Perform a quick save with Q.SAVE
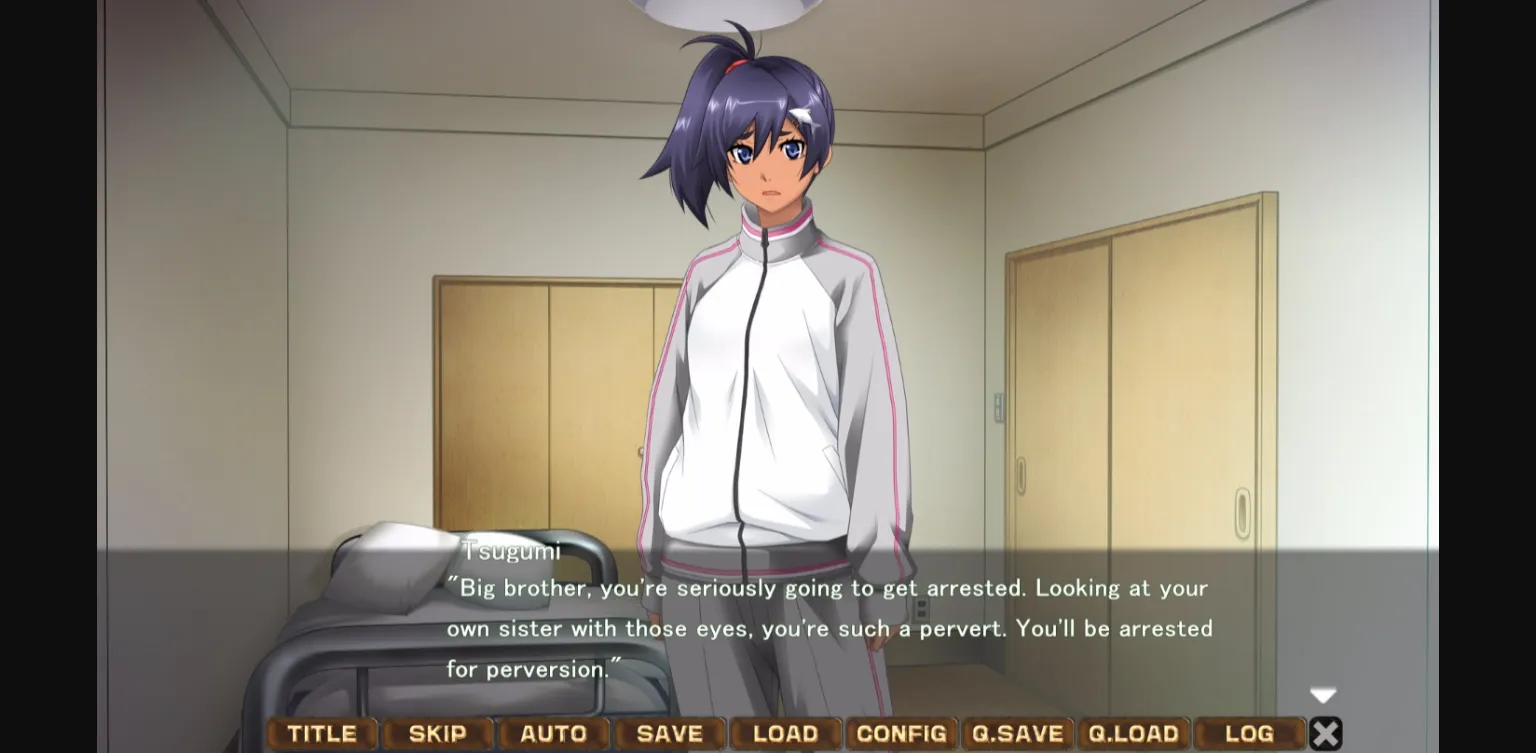 click(1019, 733)
